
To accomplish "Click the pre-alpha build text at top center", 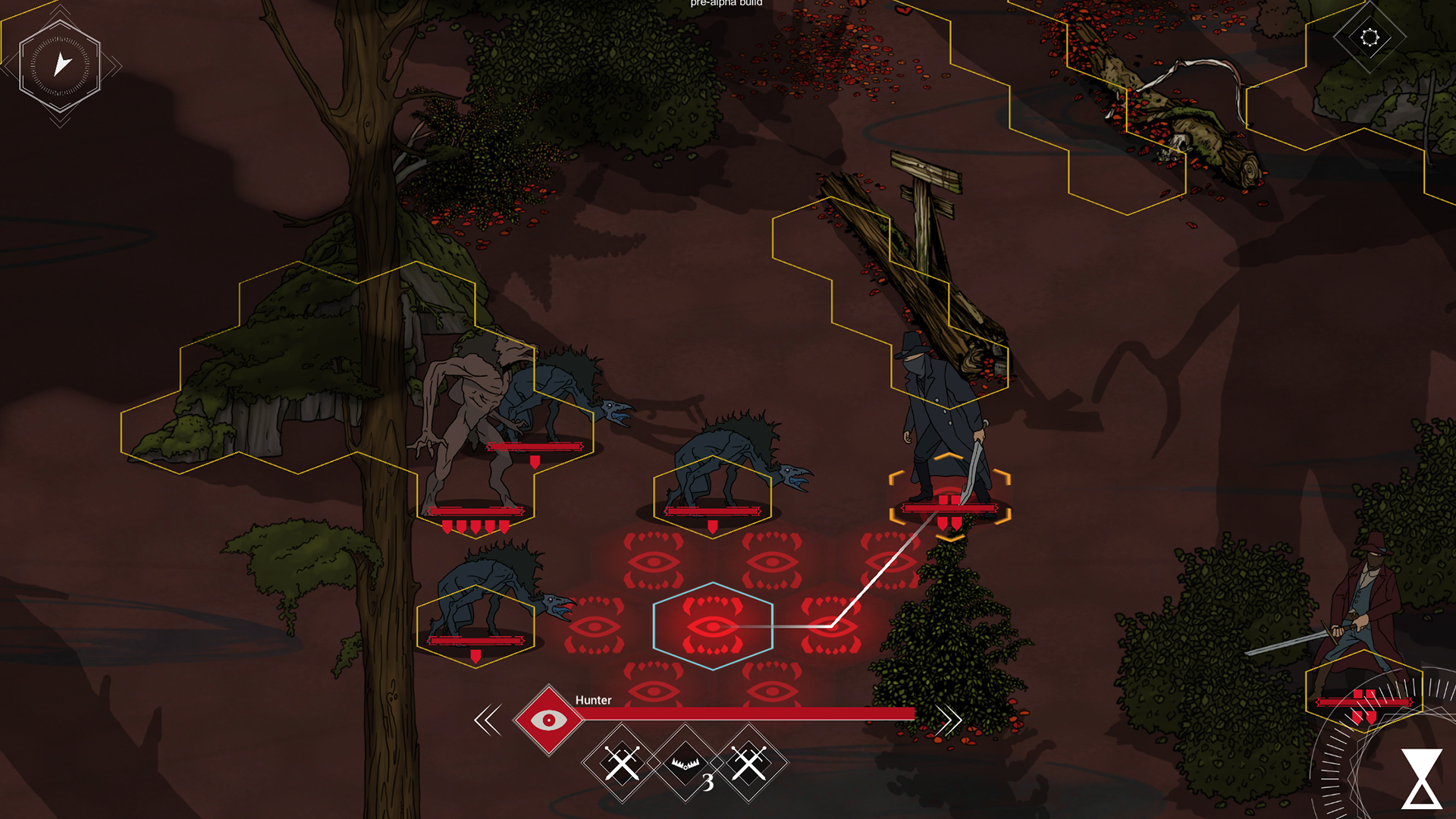I will click(726, 4).
